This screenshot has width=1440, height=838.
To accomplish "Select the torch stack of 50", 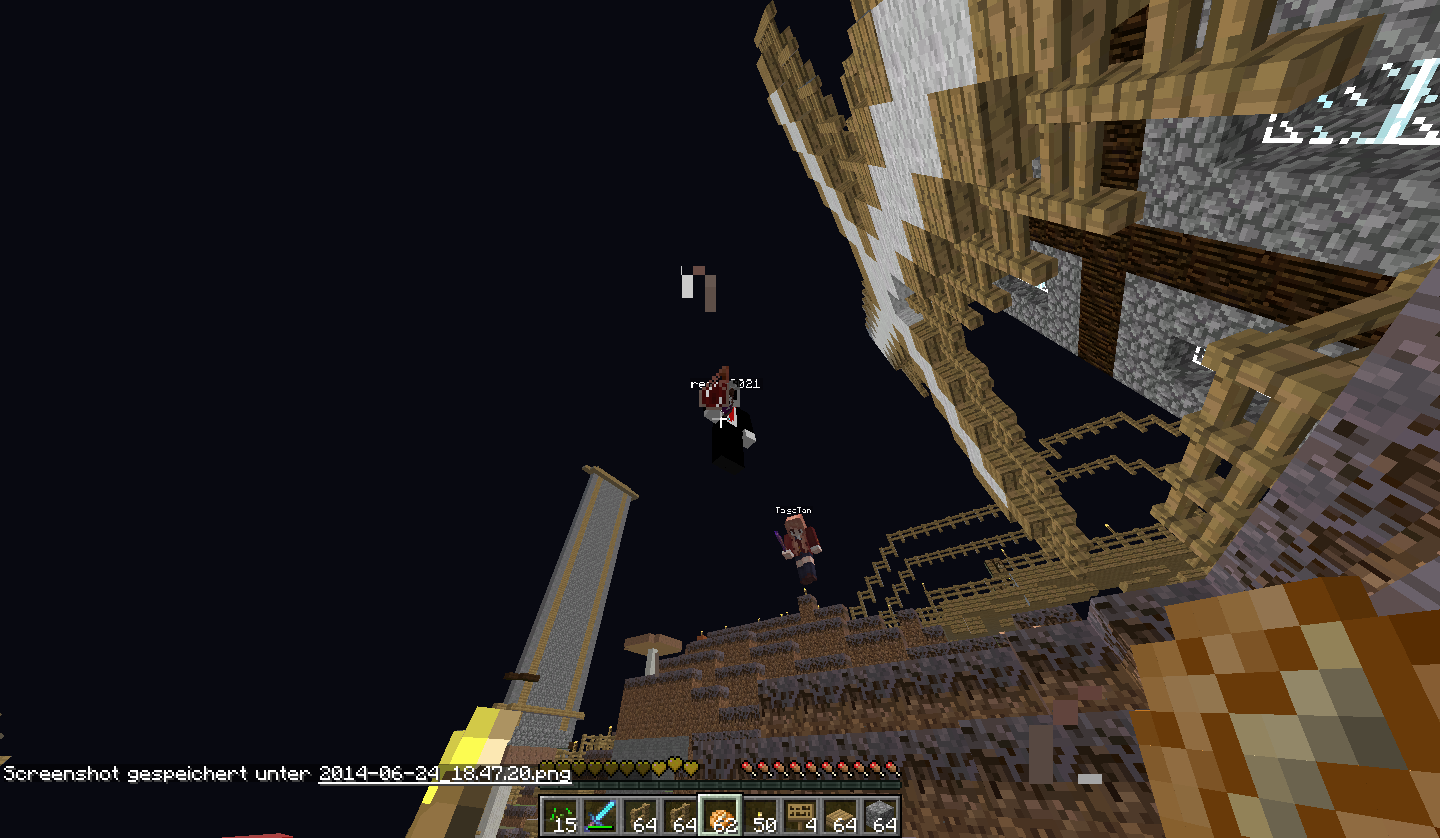I will pos(760,816).
